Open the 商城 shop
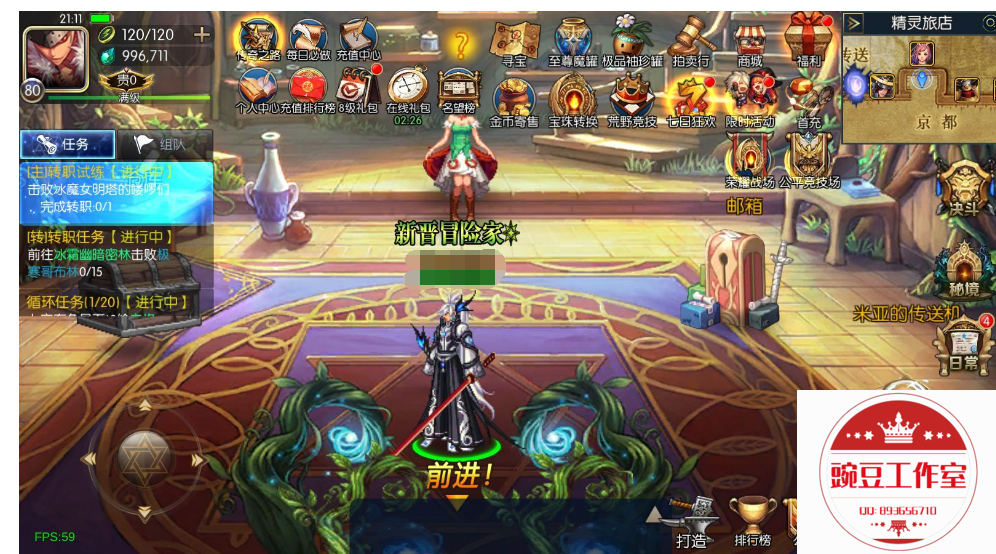Image resolution: width=996 pixels, height=554 pixels. click(x=749, y=43)
